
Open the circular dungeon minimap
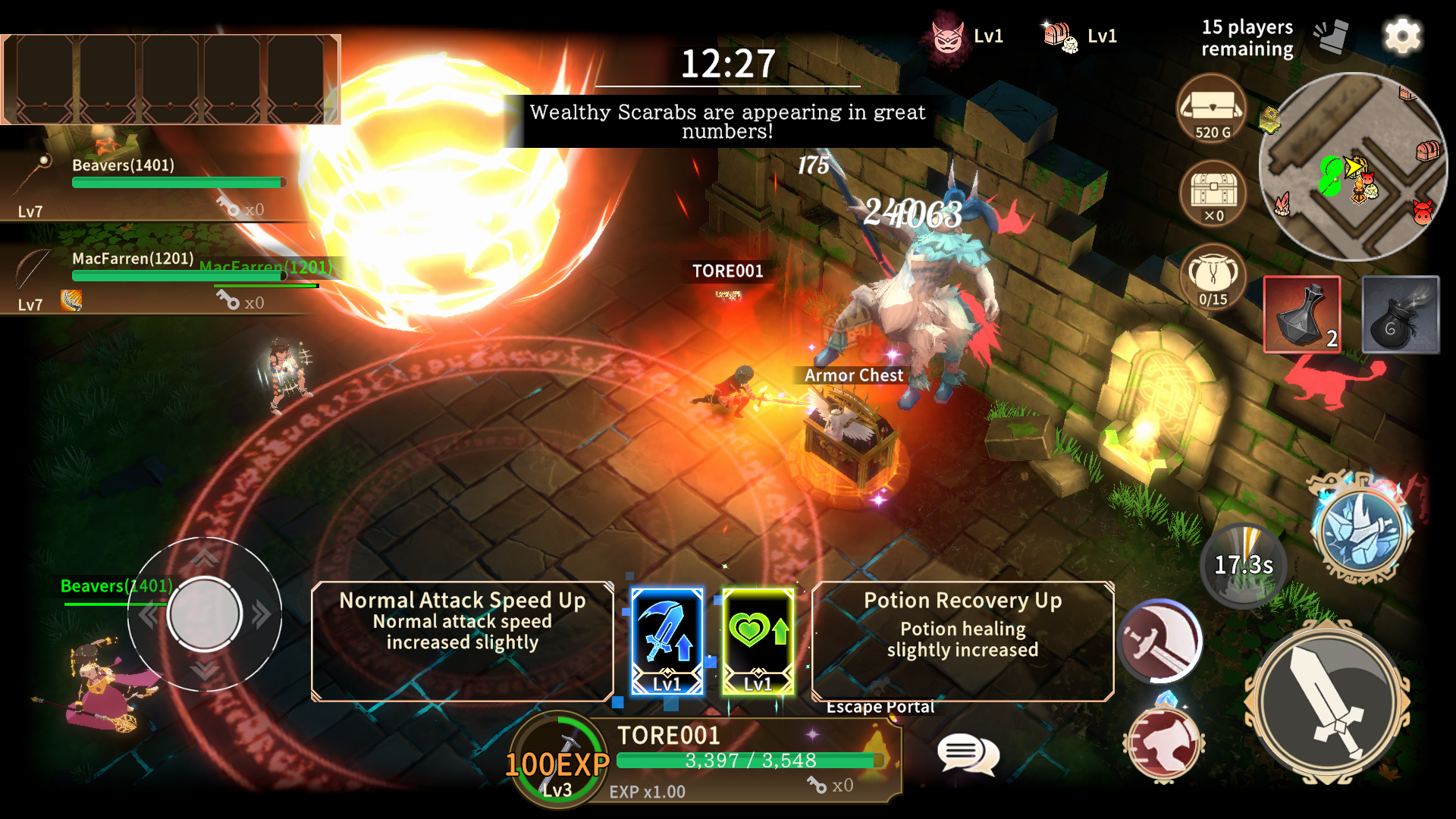pyautogui.click(x=1353, y=167)
